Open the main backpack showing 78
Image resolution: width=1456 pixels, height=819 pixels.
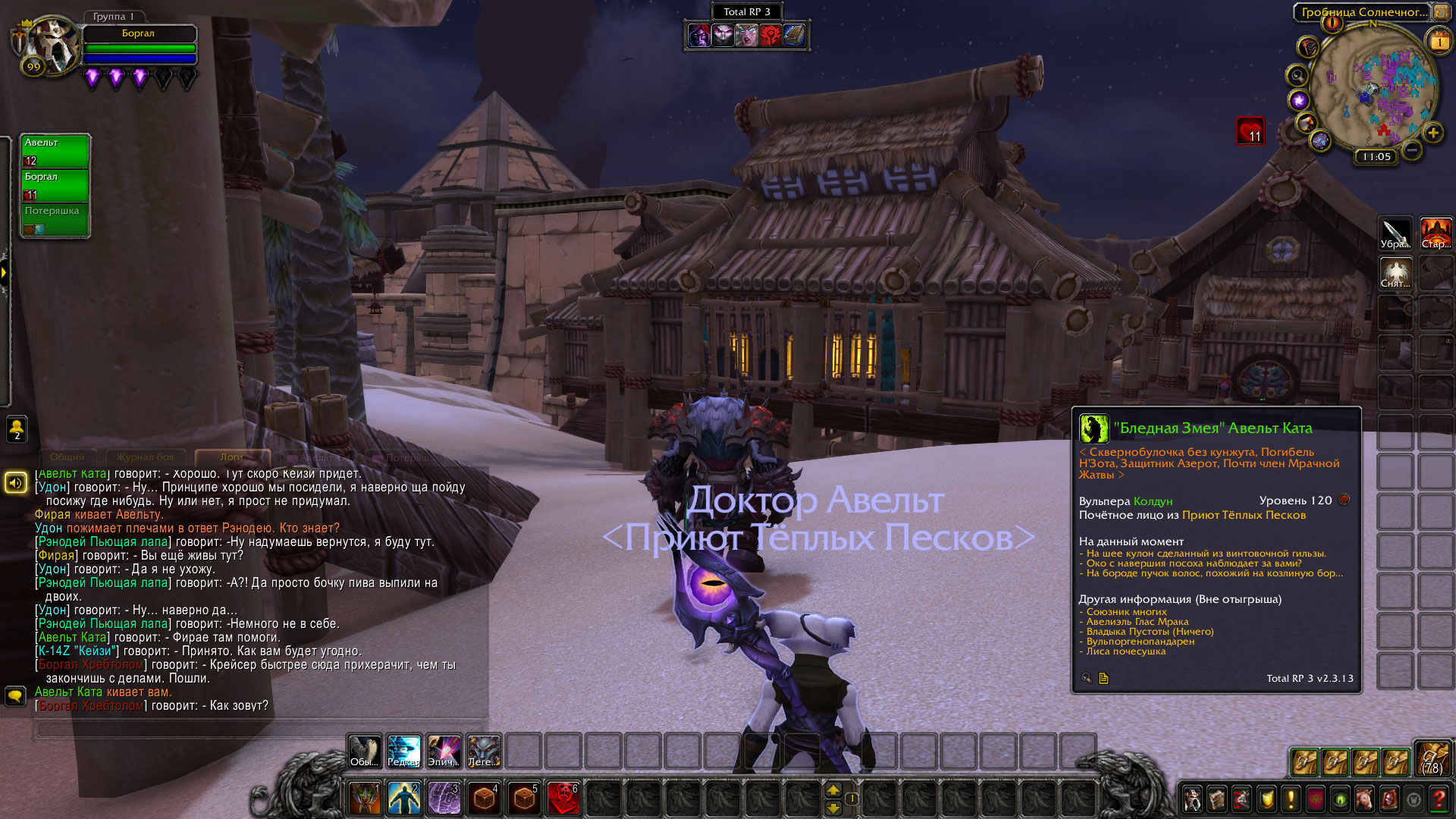click(x=1432, y=758)
